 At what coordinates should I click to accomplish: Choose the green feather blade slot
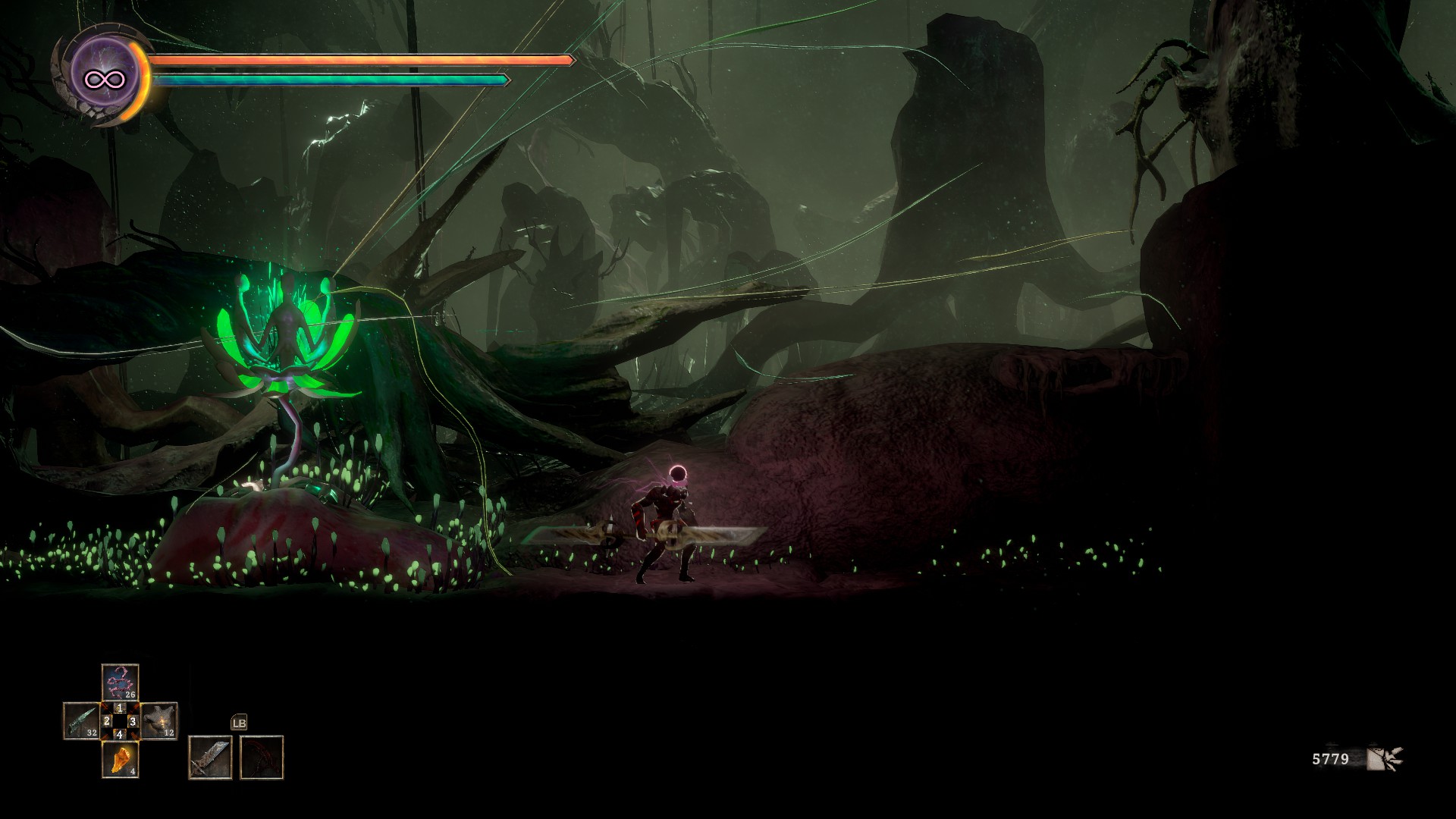pyautogui.click(x=81, y=720)
